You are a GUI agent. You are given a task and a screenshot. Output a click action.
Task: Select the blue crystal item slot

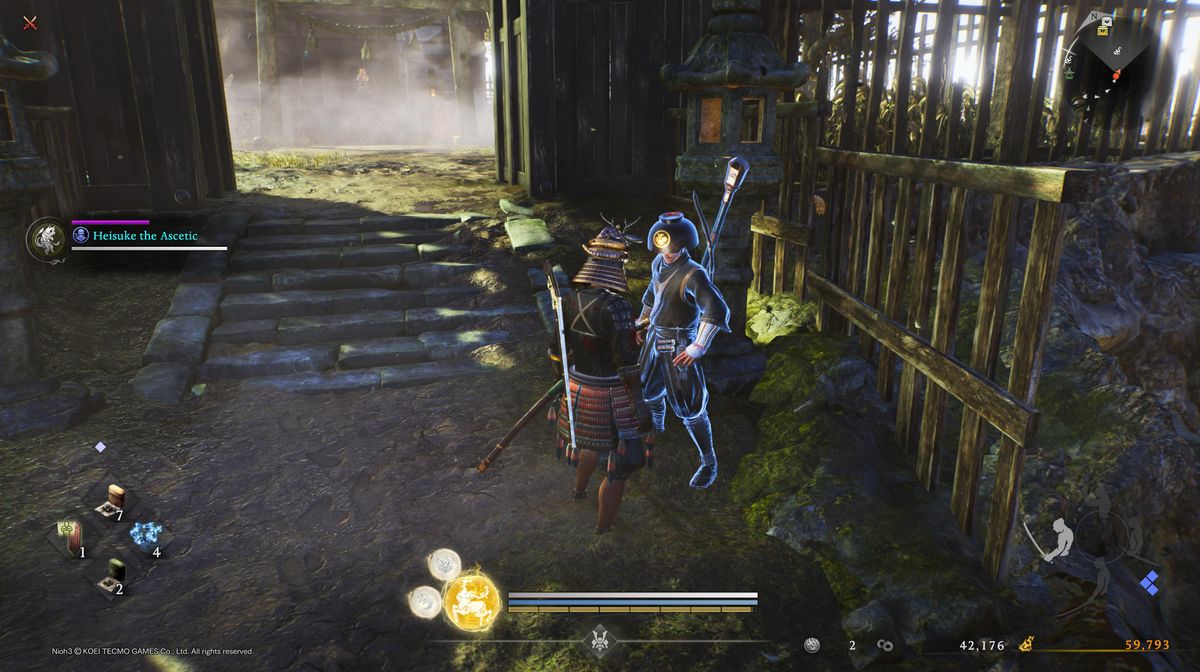(147, 535)
